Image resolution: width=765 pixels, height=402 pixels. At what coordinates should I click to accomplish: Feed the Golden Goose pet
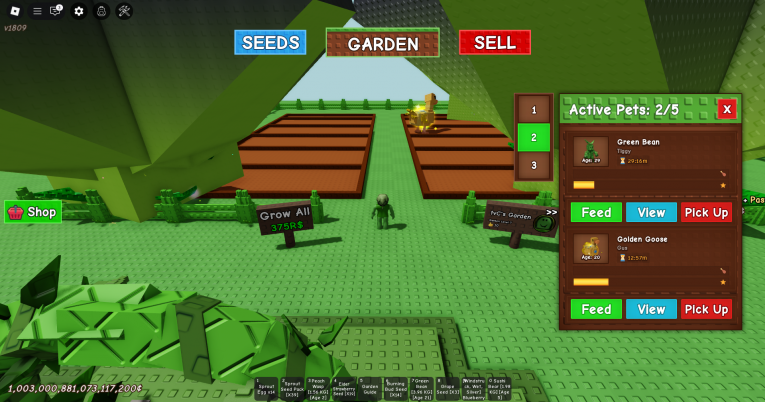tap(596, 309)
